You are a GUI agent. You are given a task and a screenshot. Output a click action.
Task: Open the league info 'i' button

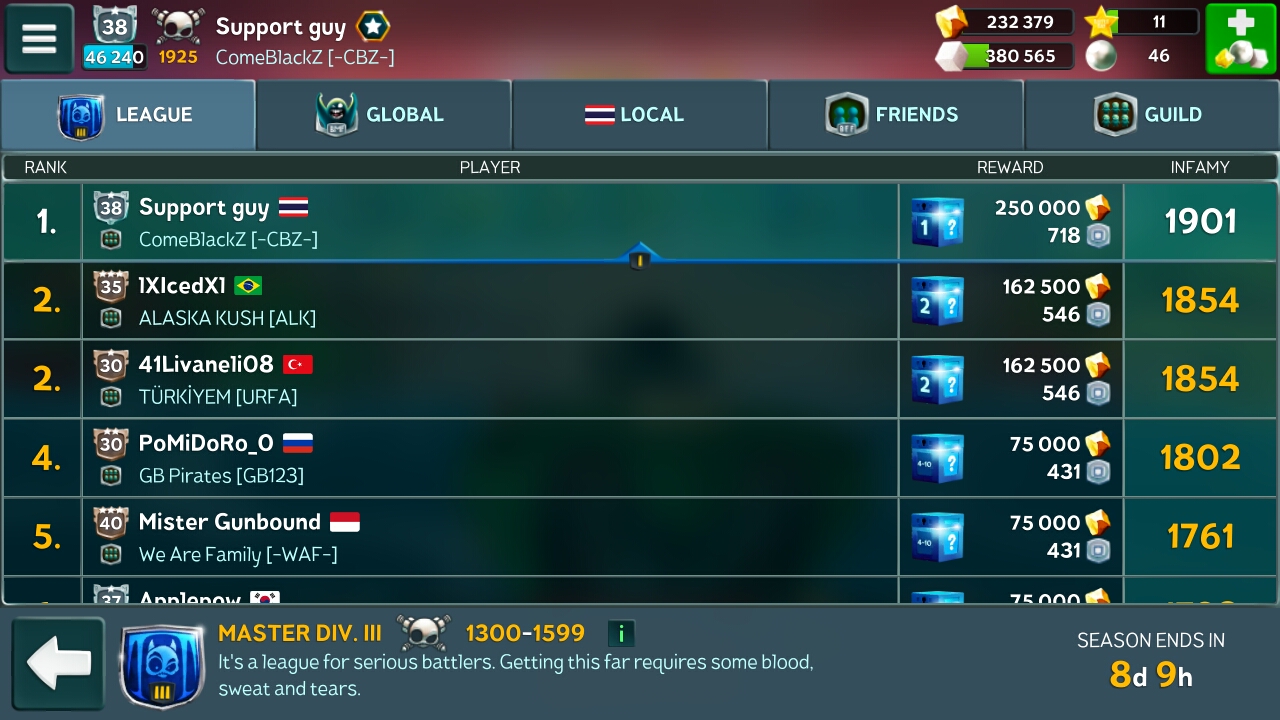[x=621, y=633]
